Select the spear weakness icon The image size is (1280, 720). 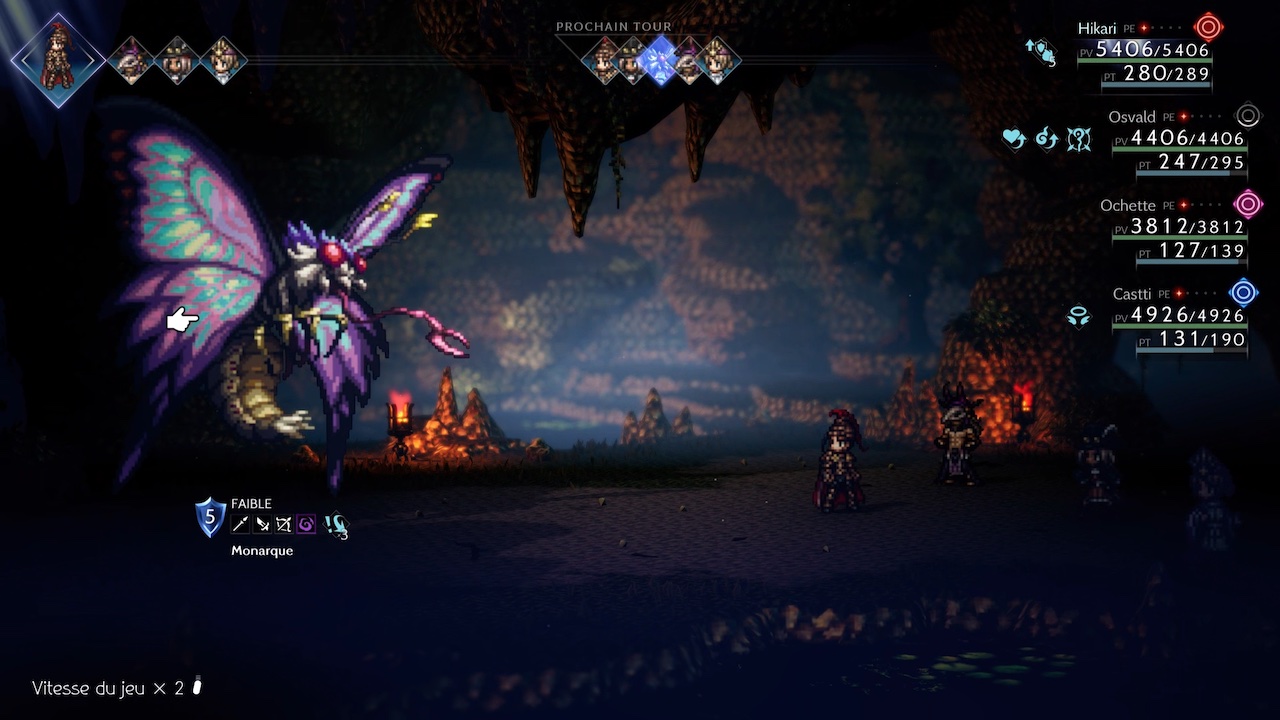click(241, 524)
